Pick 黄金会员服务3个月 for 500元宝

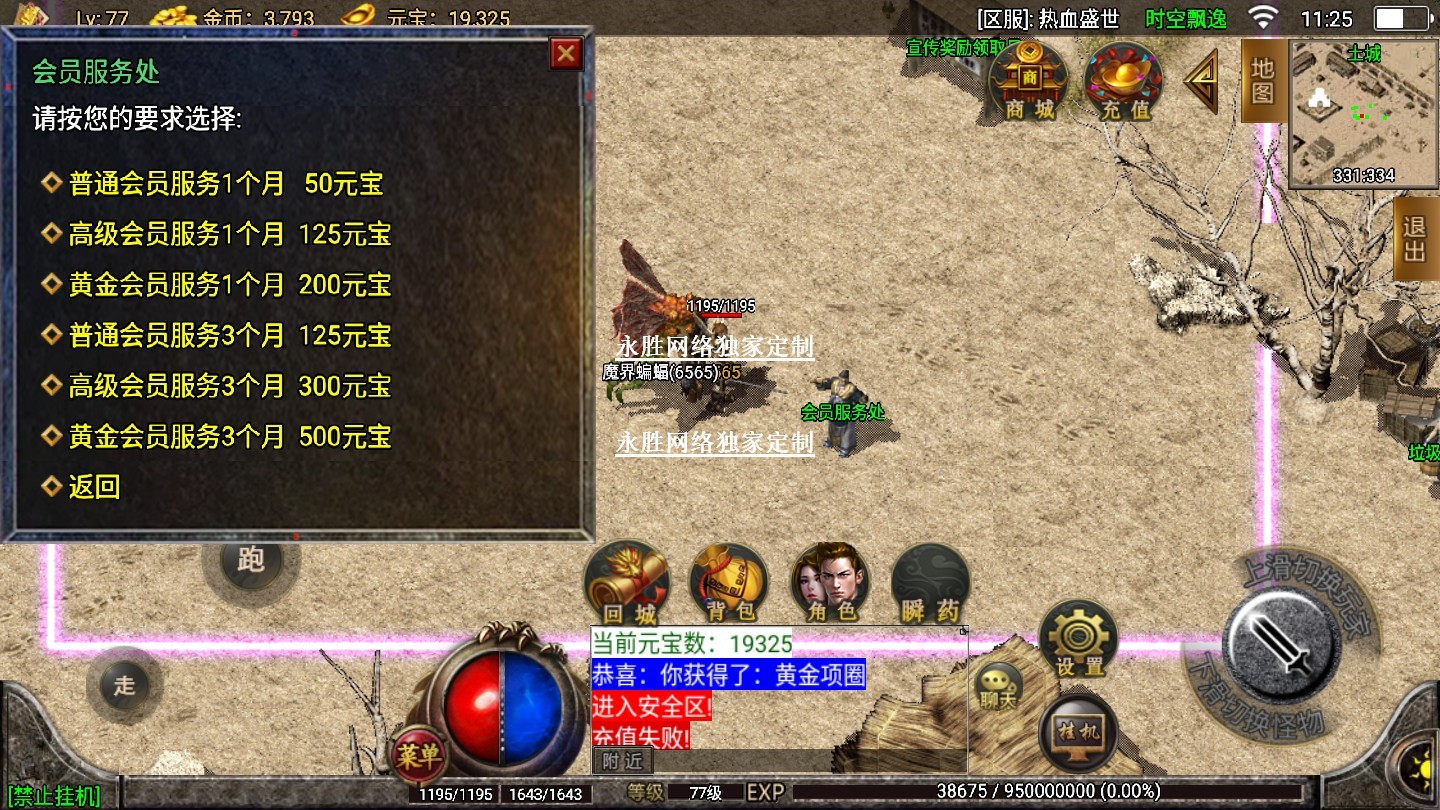(x=229, y=437)
